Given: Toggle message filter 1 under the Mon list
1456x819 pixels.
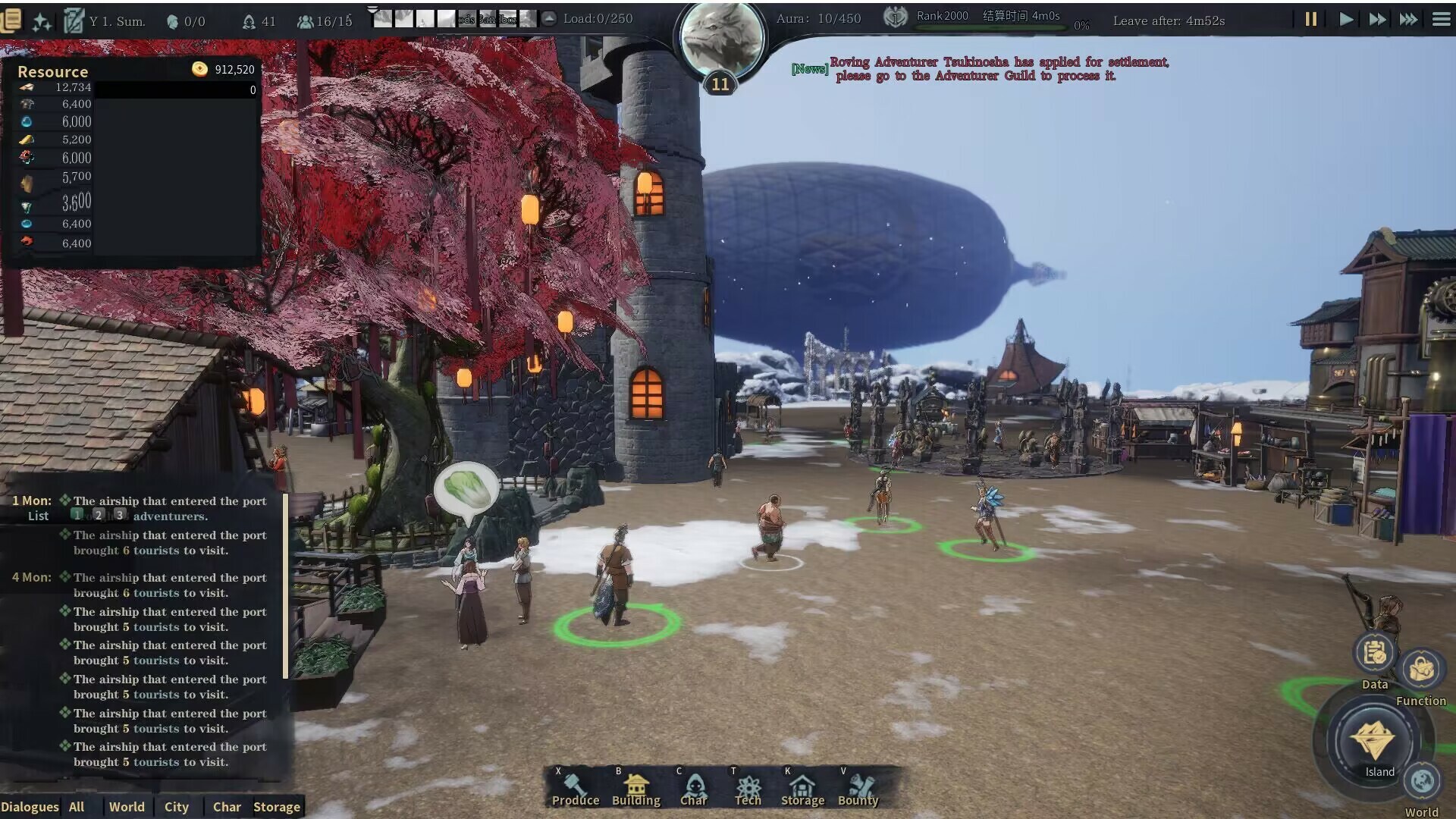Looking at the screenshot, I should 77,513.
